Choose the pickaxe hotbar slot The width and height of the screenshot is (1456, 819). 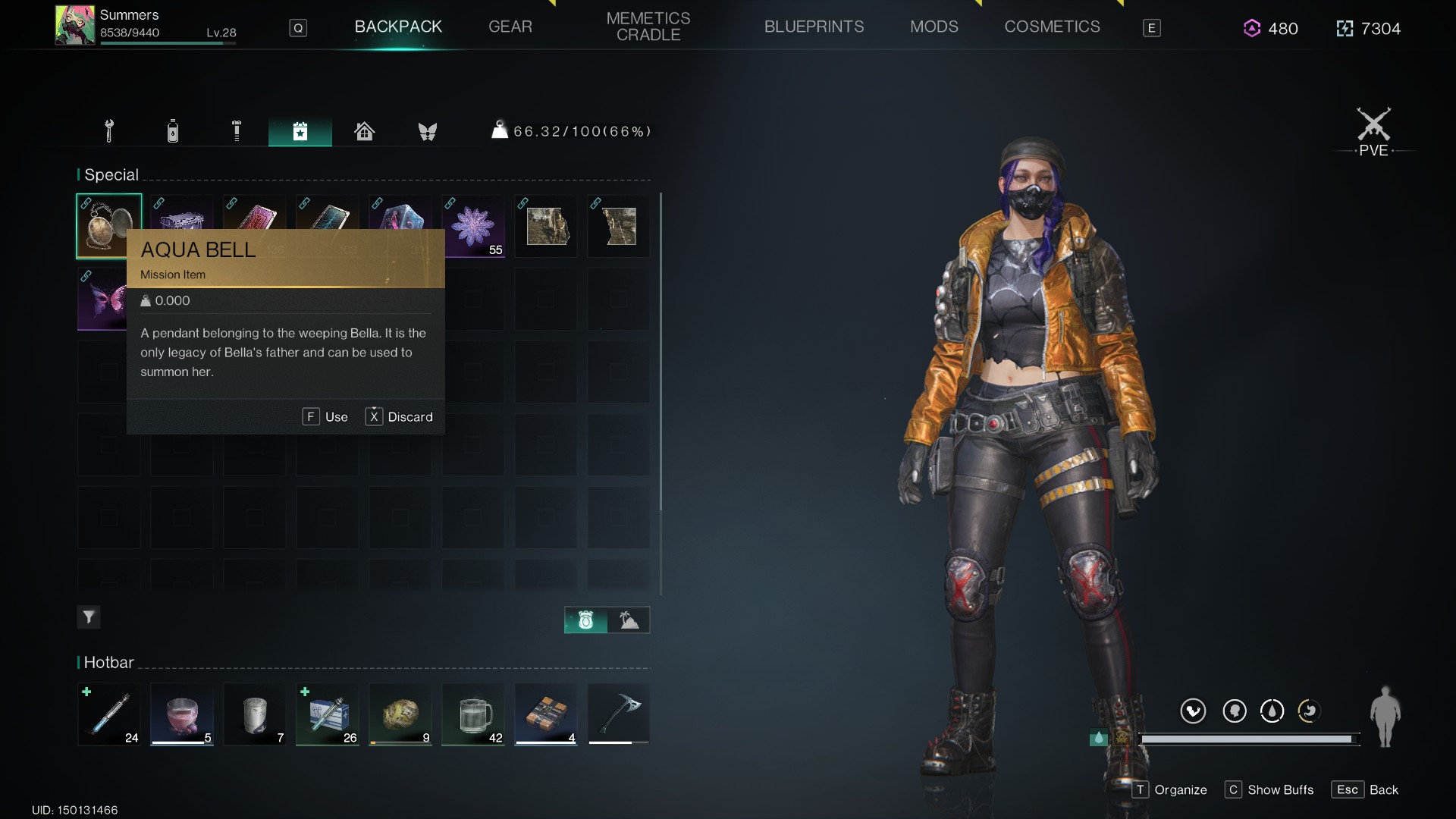tap(619, 714)
